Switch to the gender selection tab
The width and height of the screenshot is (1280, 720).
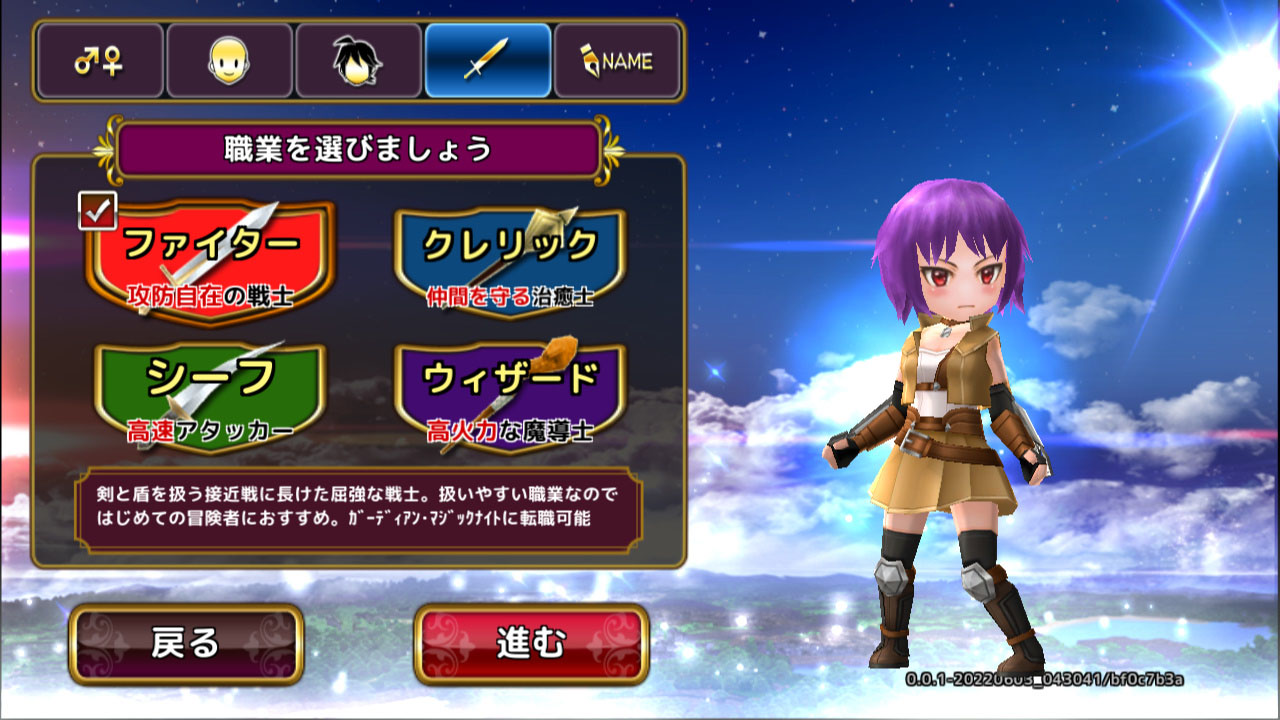pos(98,61)
